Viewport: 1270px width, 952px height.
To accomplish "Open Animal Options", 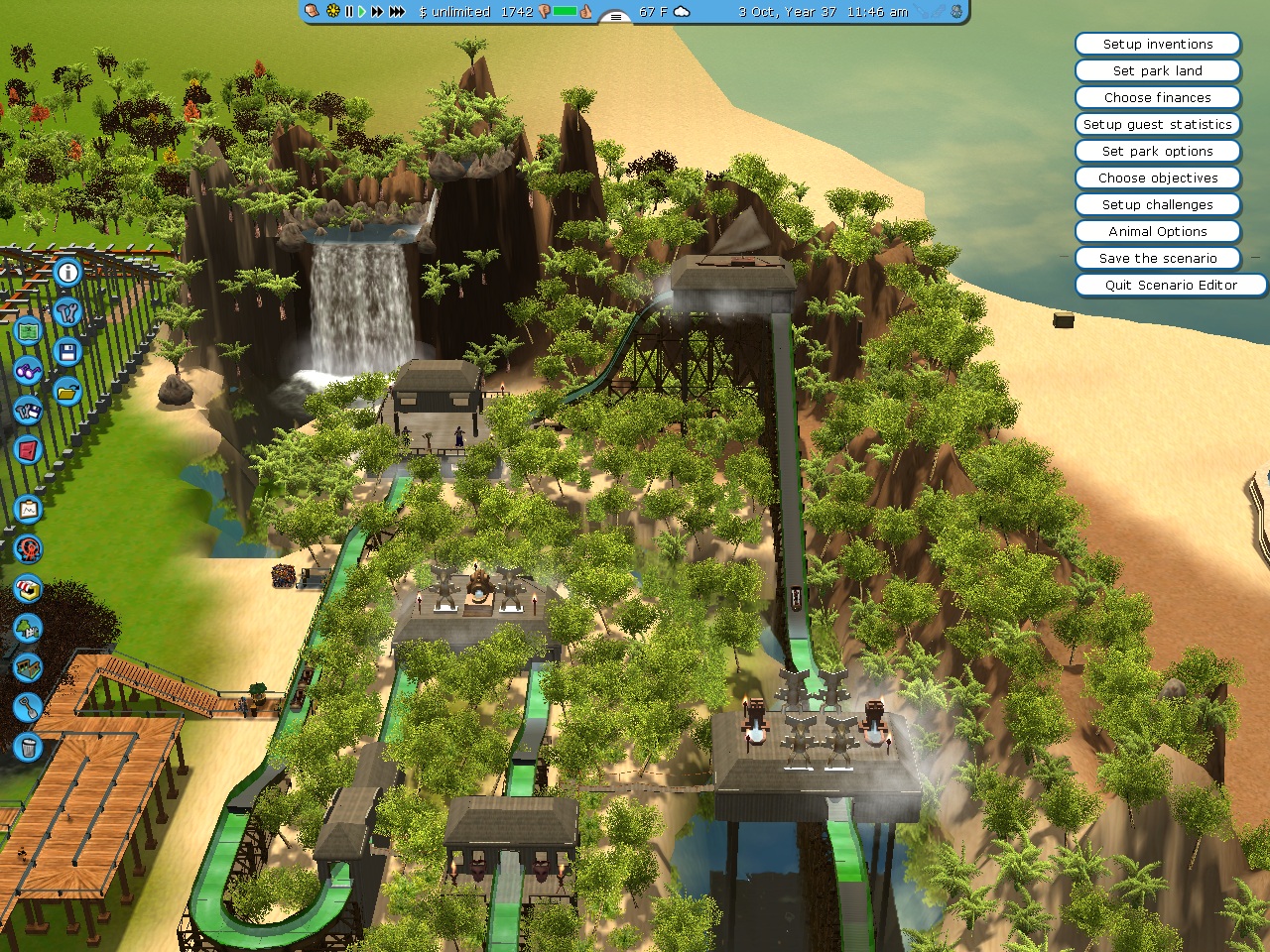I will [x=1157, y=232].
